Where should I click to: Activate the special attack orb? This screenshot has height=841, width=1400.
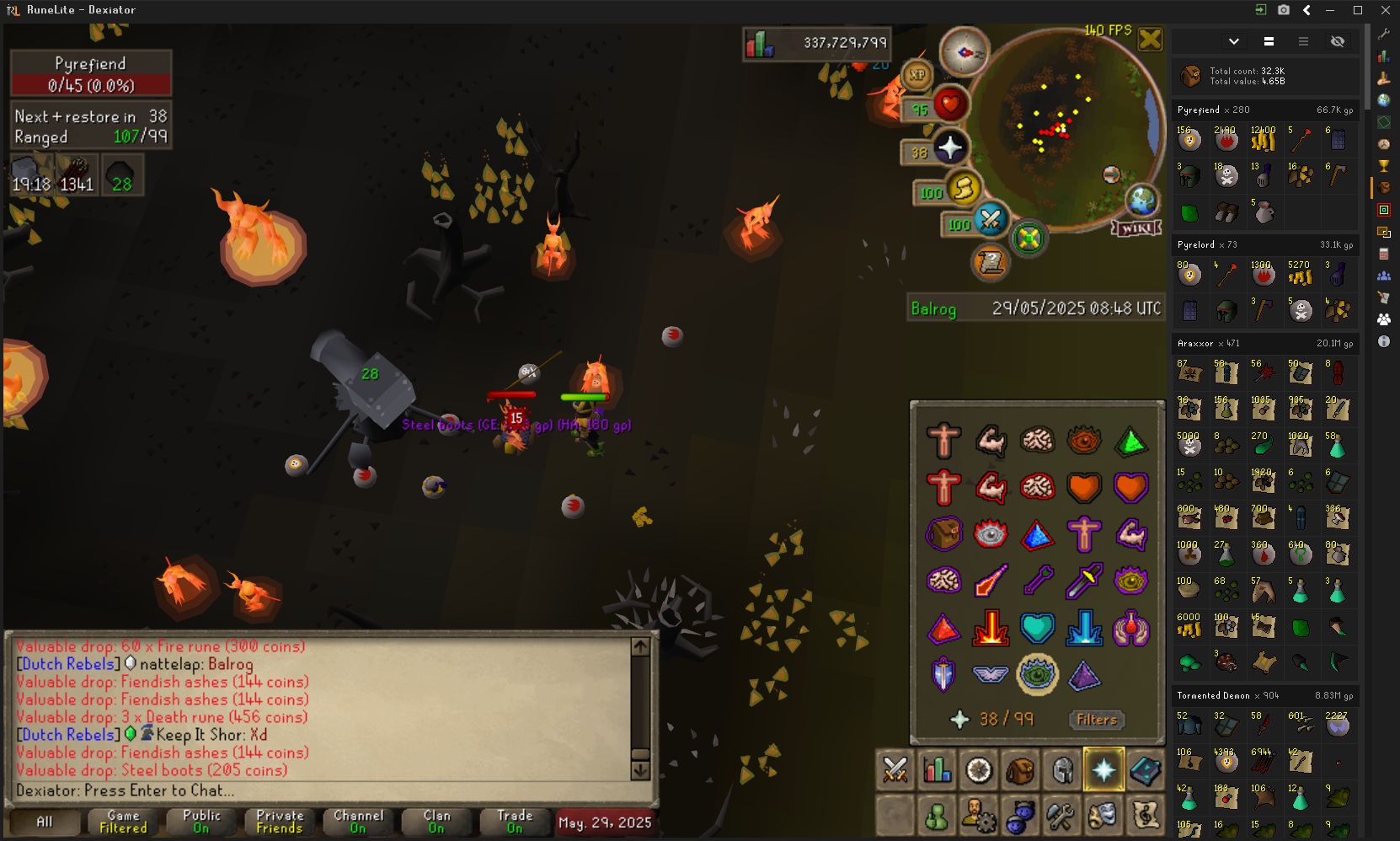(991, 220)
